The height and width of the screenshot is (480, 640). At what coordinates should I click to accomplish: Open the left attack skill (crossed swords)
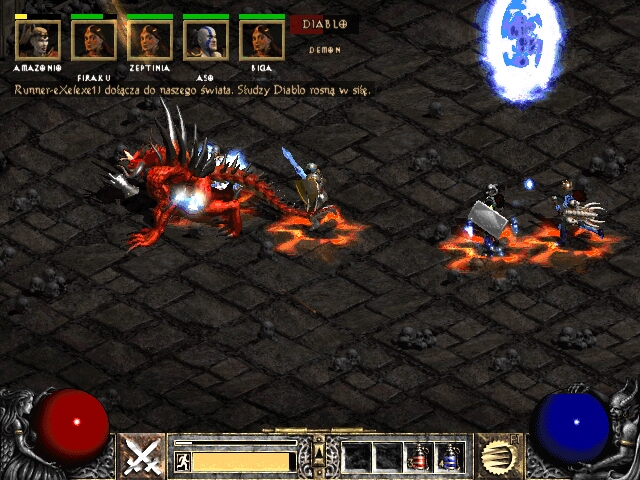(x=143, y=457)
